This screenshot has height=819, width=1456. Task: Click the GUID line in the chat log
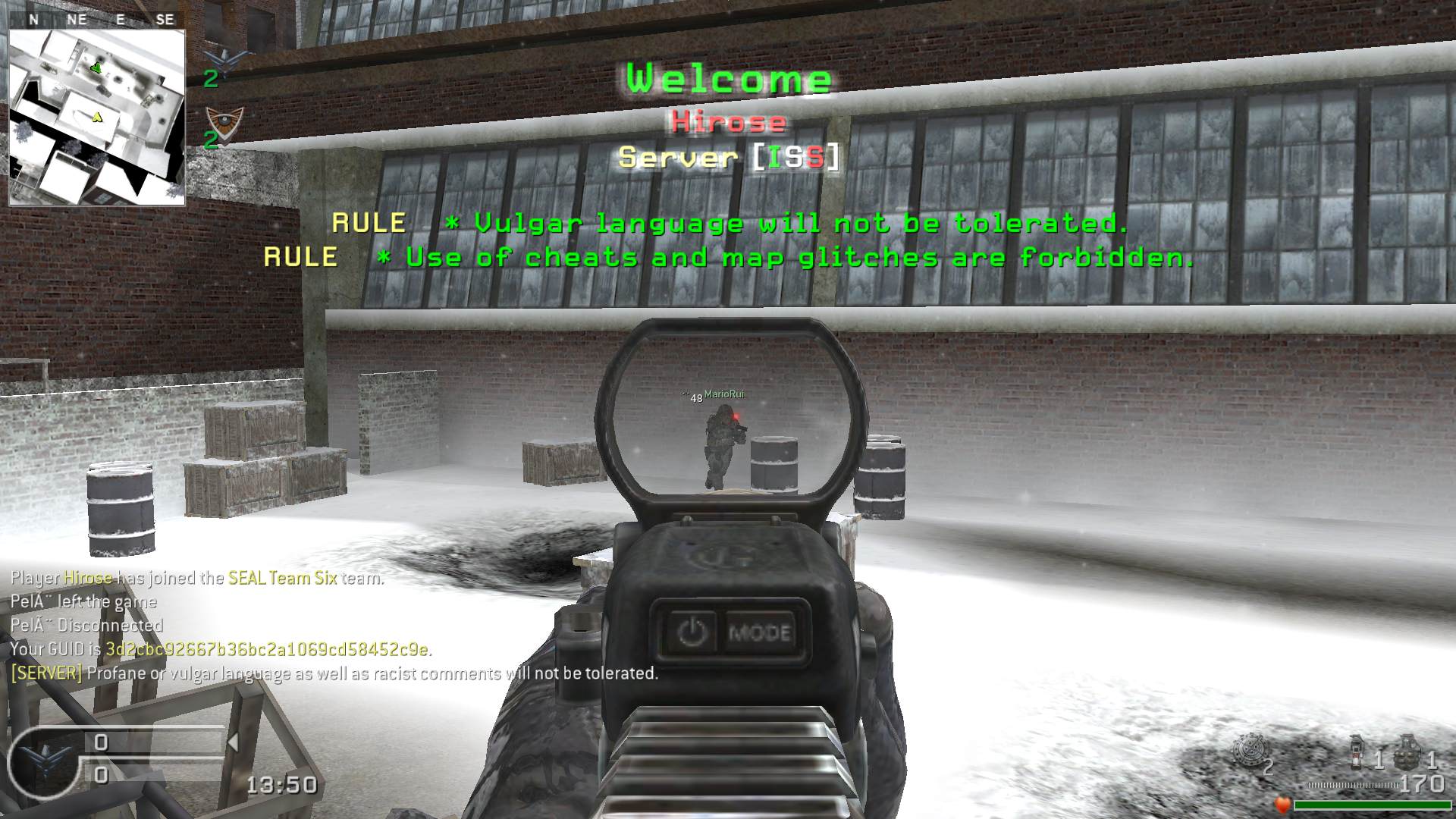221,649
